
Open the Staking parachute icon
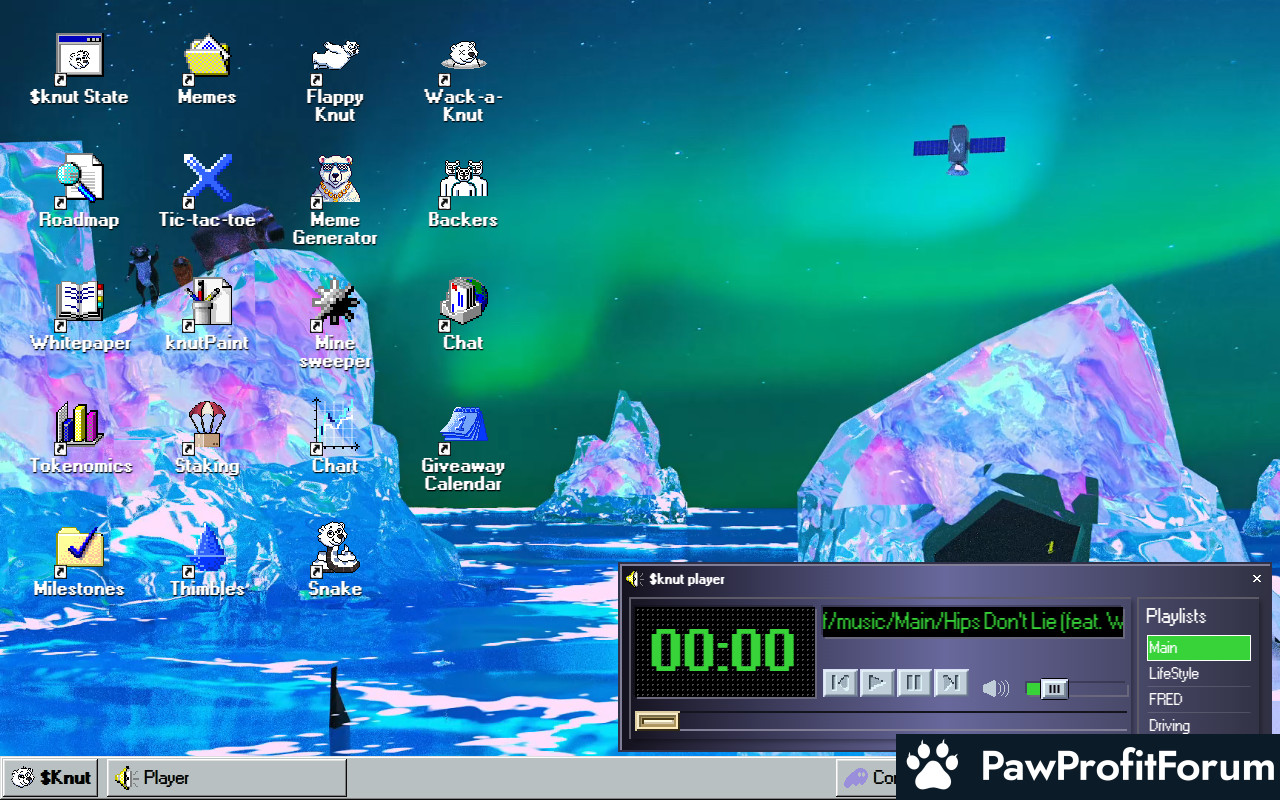(x=207, y=427)
